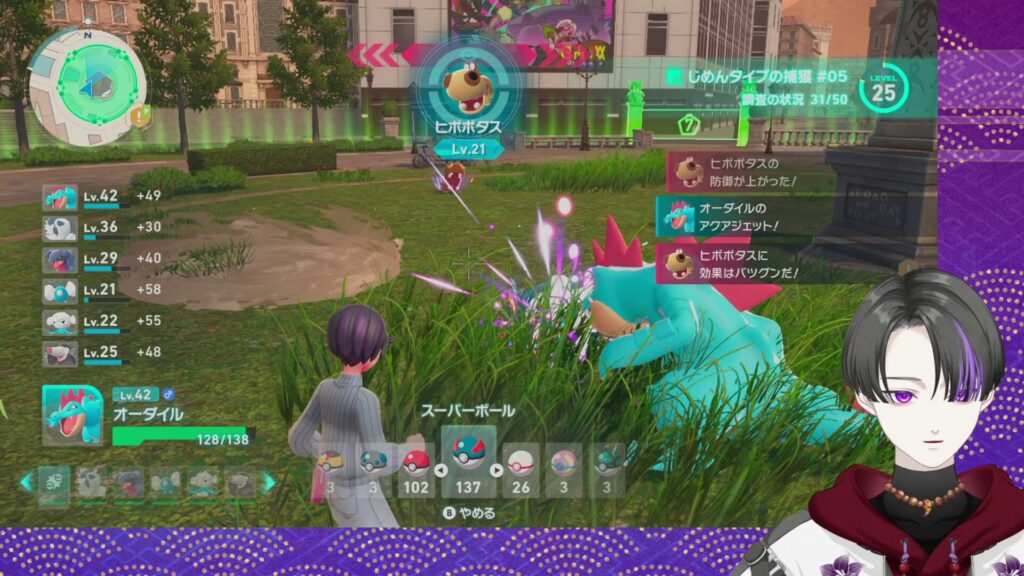Screen dimensions: 1024x576
Task: Select the Lv.22 party Pokémon row
Action: tap(100, 322)
